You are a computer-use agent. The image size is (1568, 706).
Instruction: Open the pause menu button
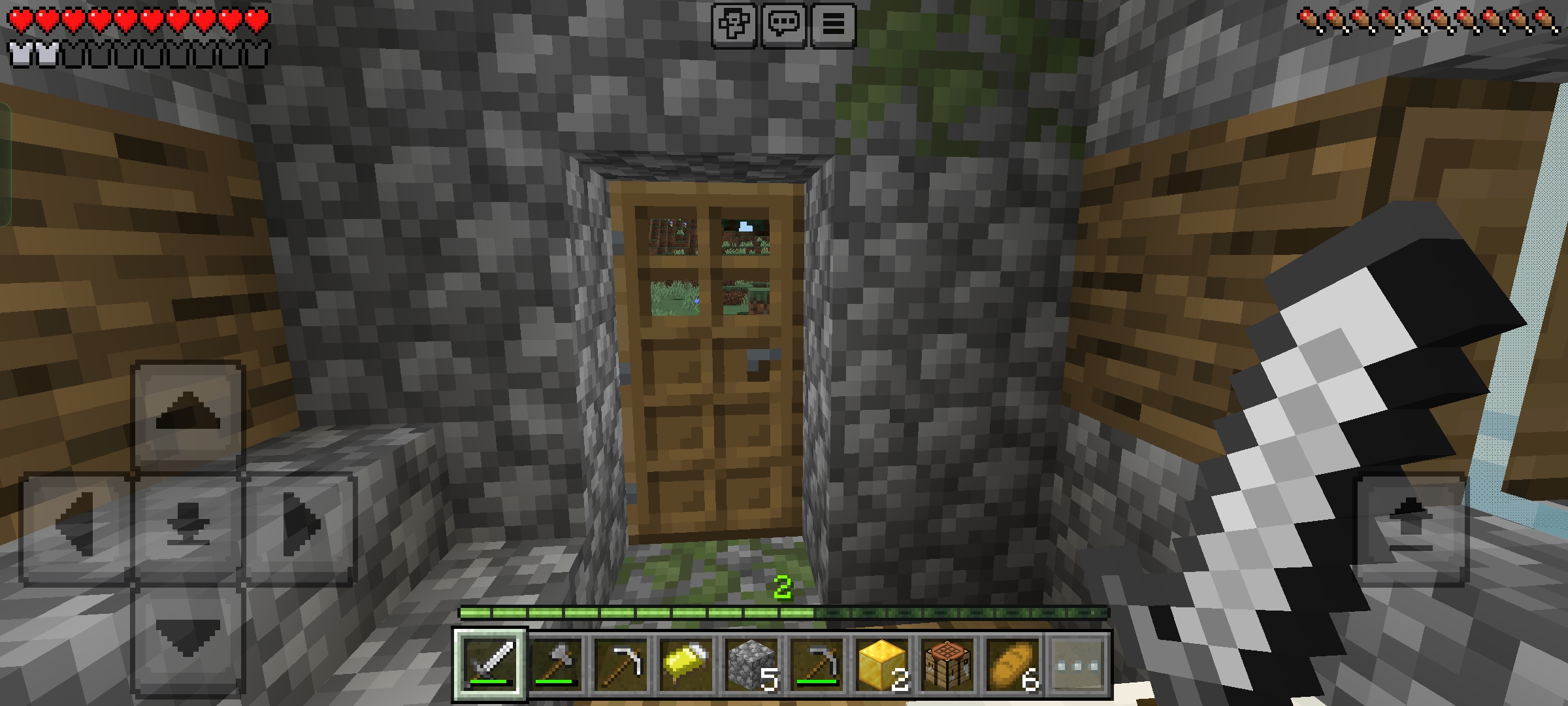(833, 25)
